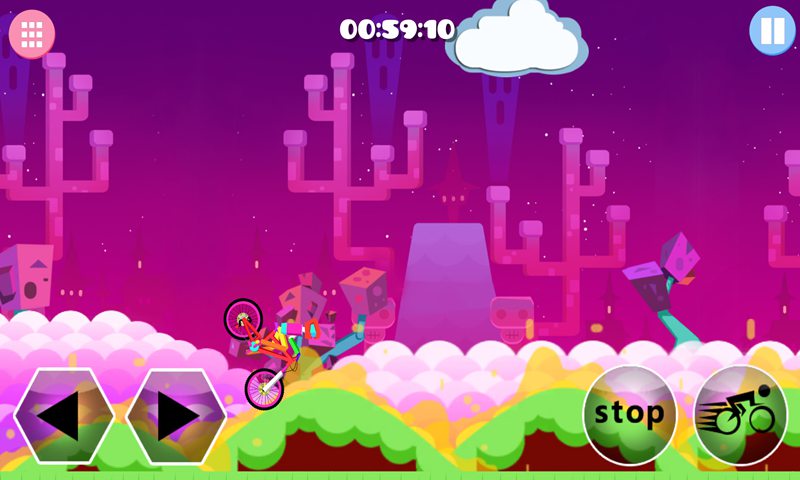Accelerate with the speeding cyclist button
800x480 pixels.
[x=741, y=414]
